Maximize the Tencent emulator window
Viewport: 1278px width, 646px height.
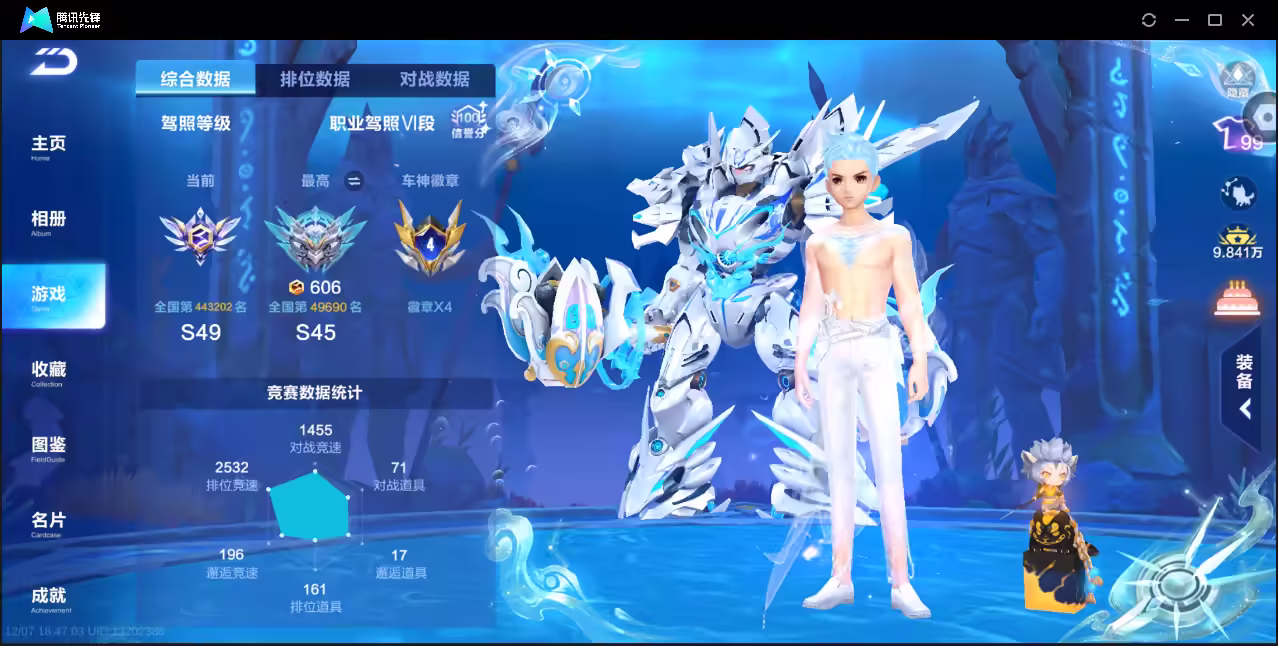click(1215, 20)
